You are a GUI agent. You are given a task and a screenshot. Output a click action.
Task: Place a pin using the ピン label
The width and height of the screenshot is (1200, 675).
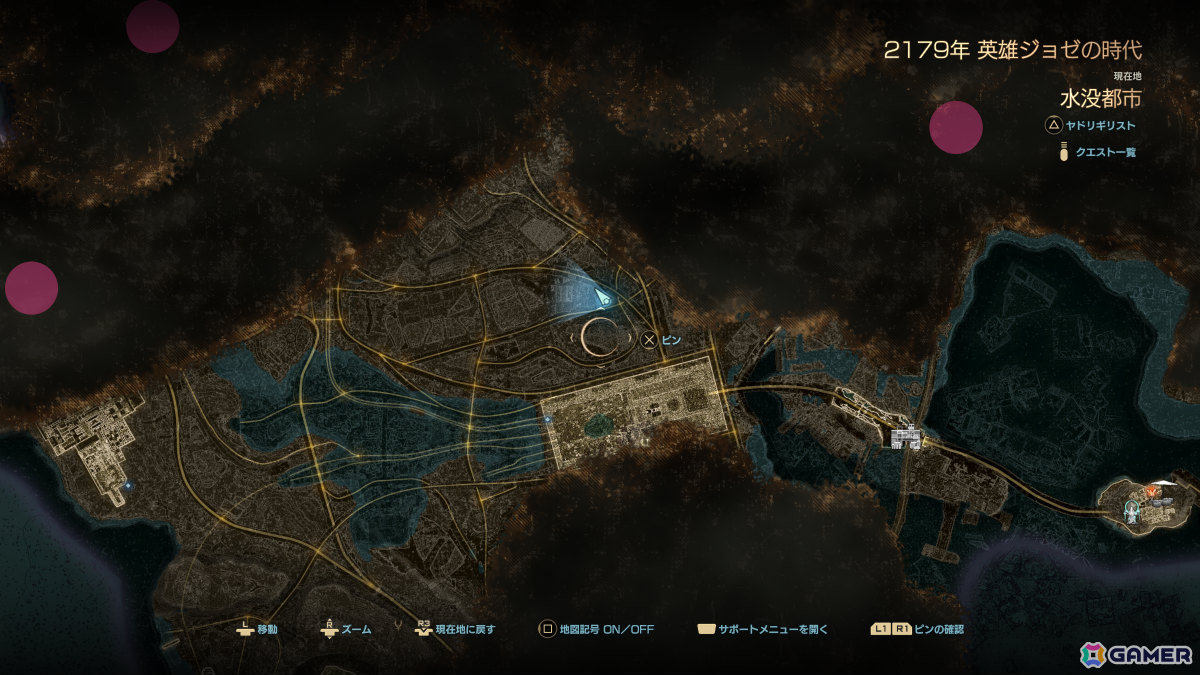671,340
